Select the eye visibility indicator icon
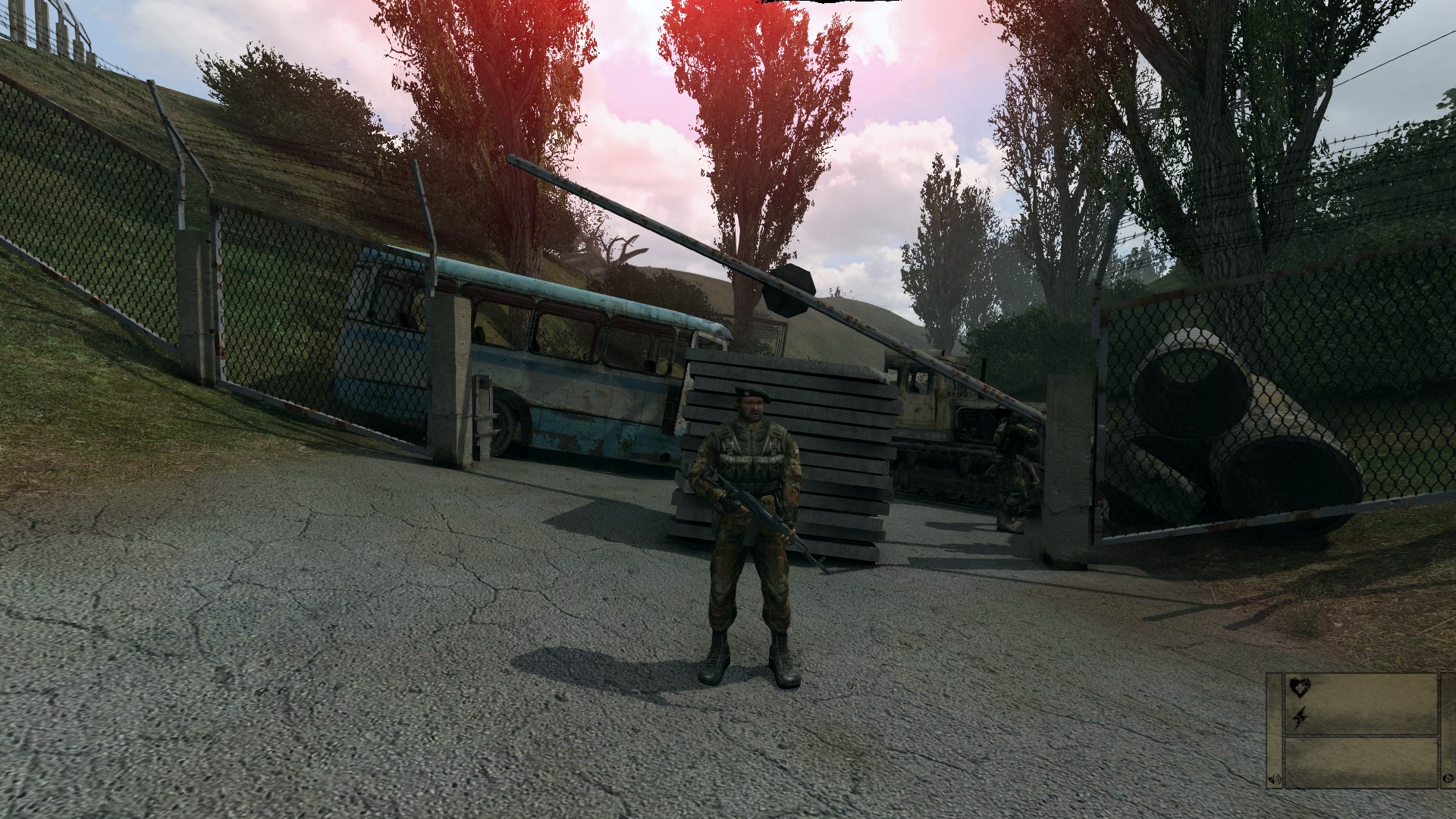This screenshot has height=819, width=1456. (x=1448, y=780)
